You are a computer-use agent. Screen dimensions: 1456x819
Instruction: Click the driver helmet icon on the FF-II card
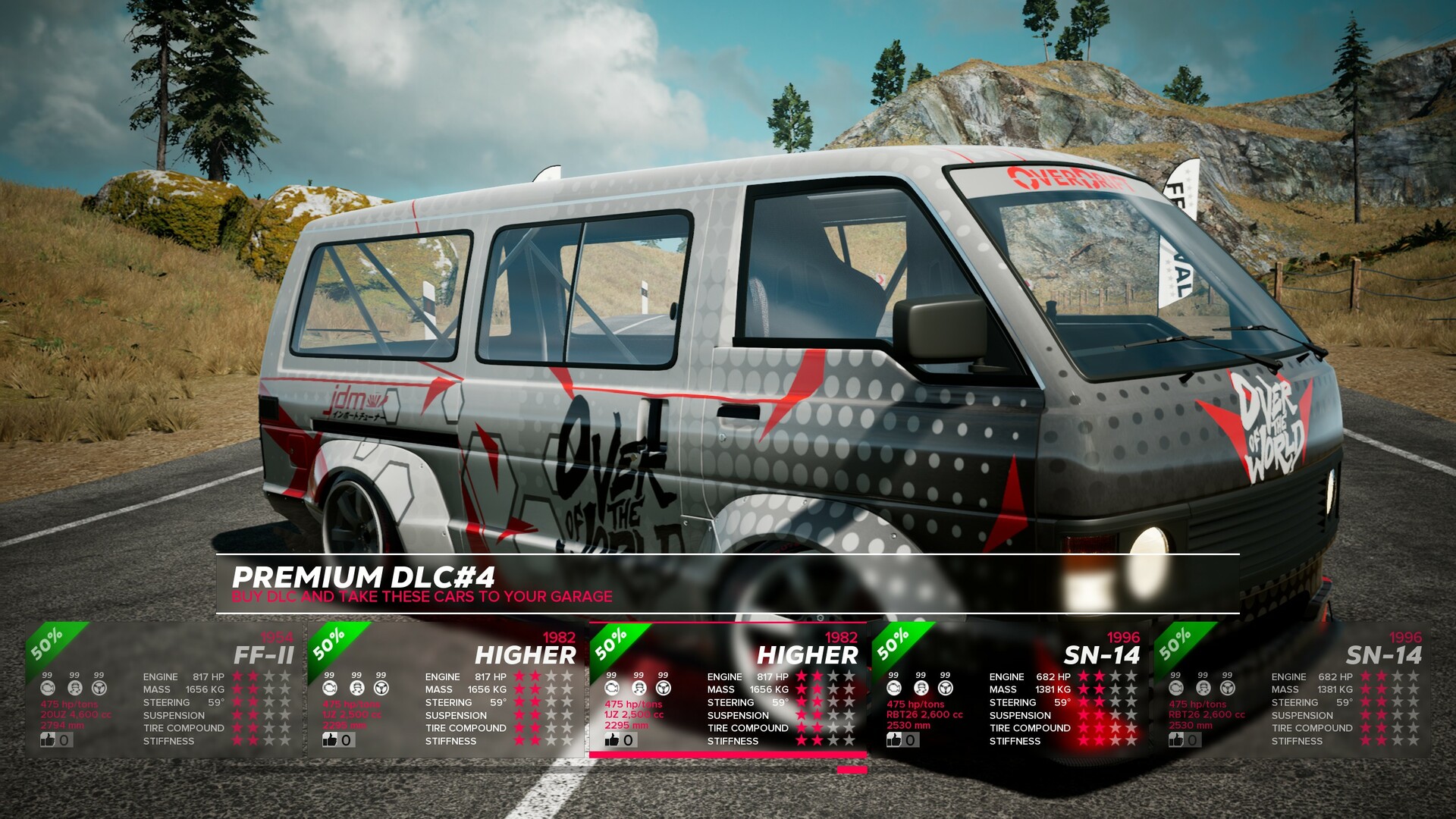(x=74, y=689)
